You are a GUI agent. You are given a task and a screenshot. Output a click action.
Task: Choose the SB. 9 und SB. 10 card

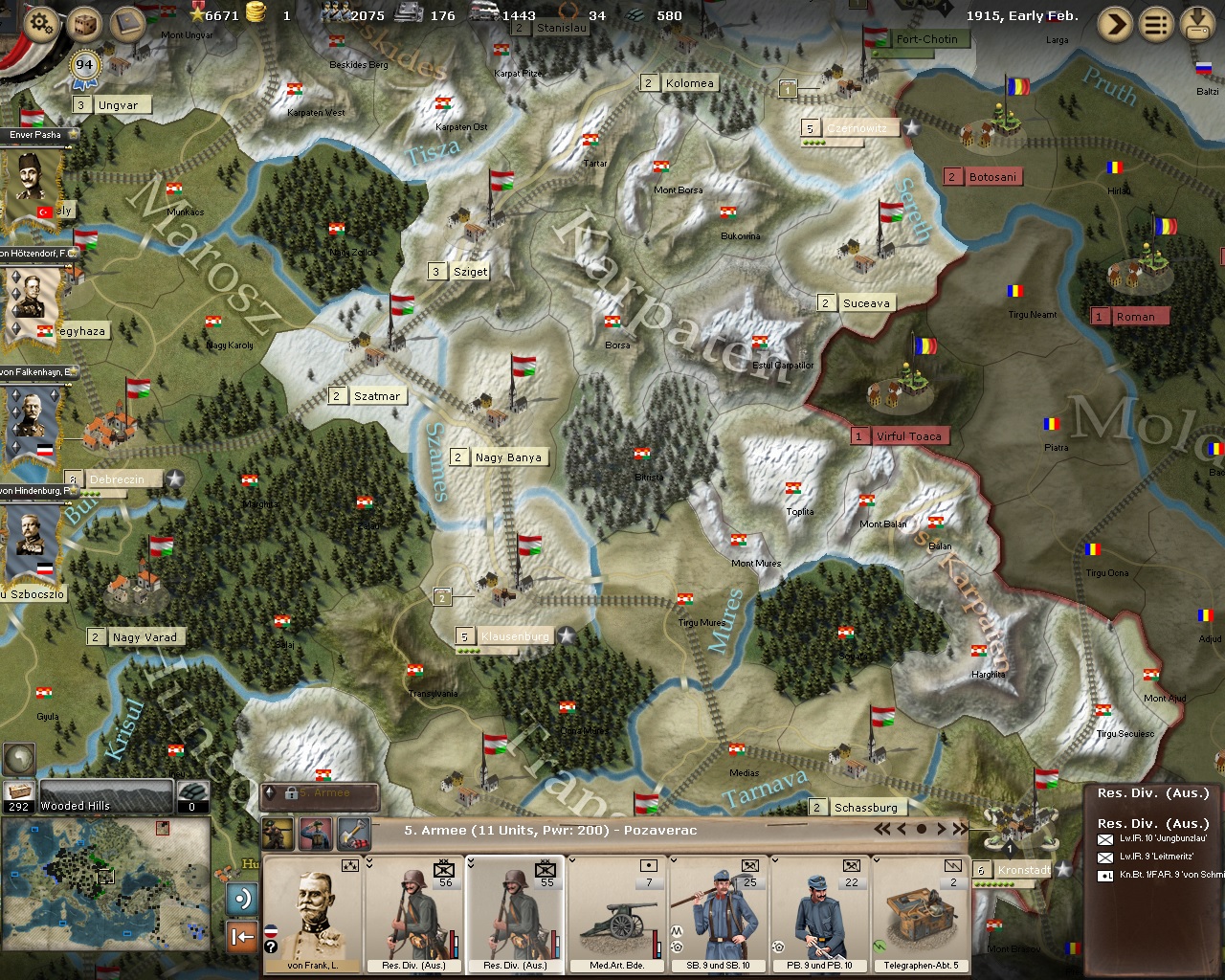[719, 914]
